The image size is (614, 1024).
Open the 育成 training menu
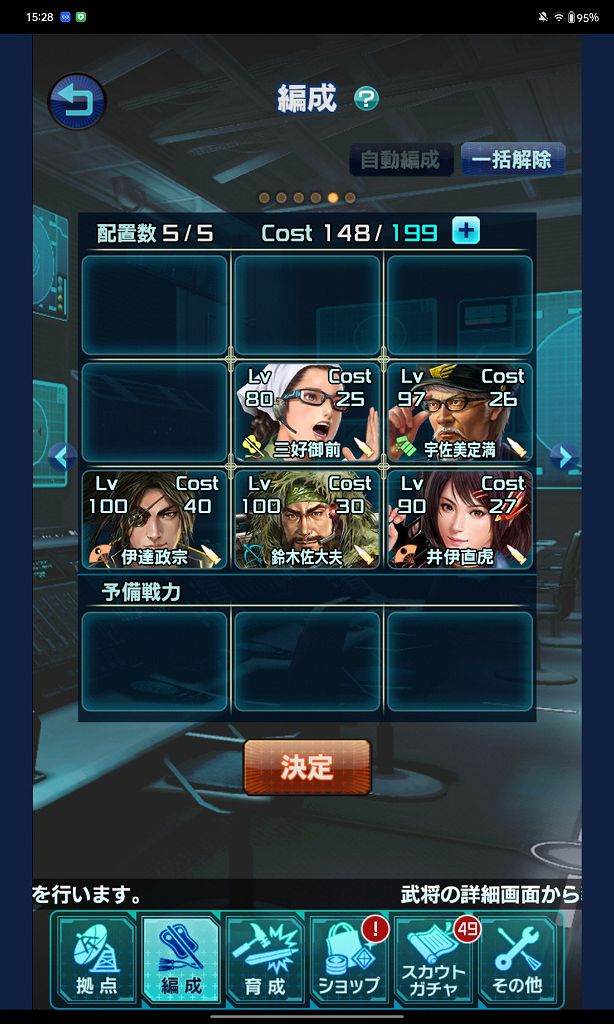point(265,960)
